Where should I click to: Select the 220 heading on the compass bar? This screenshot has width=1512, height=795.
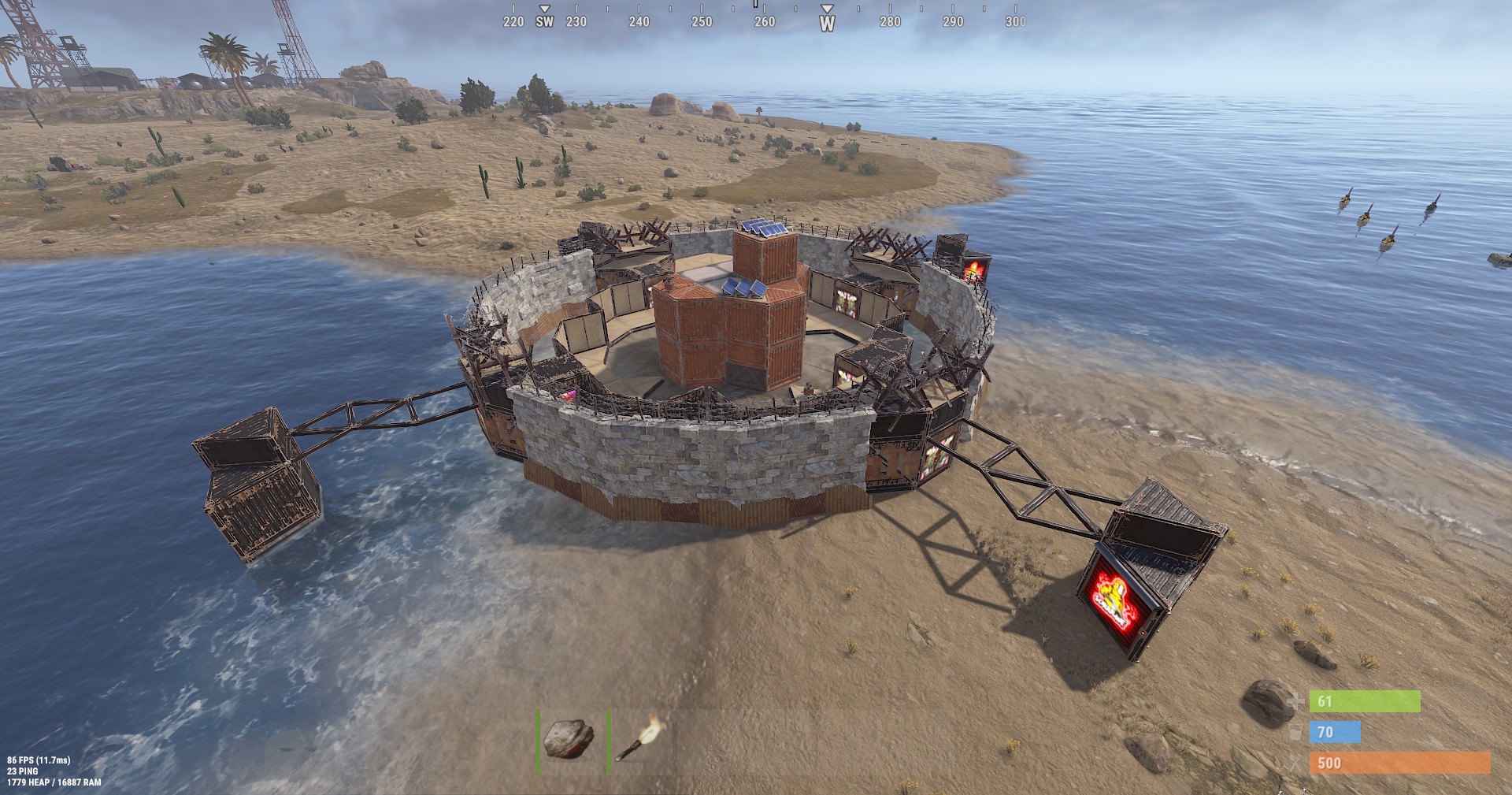click(x=514, y=23)
